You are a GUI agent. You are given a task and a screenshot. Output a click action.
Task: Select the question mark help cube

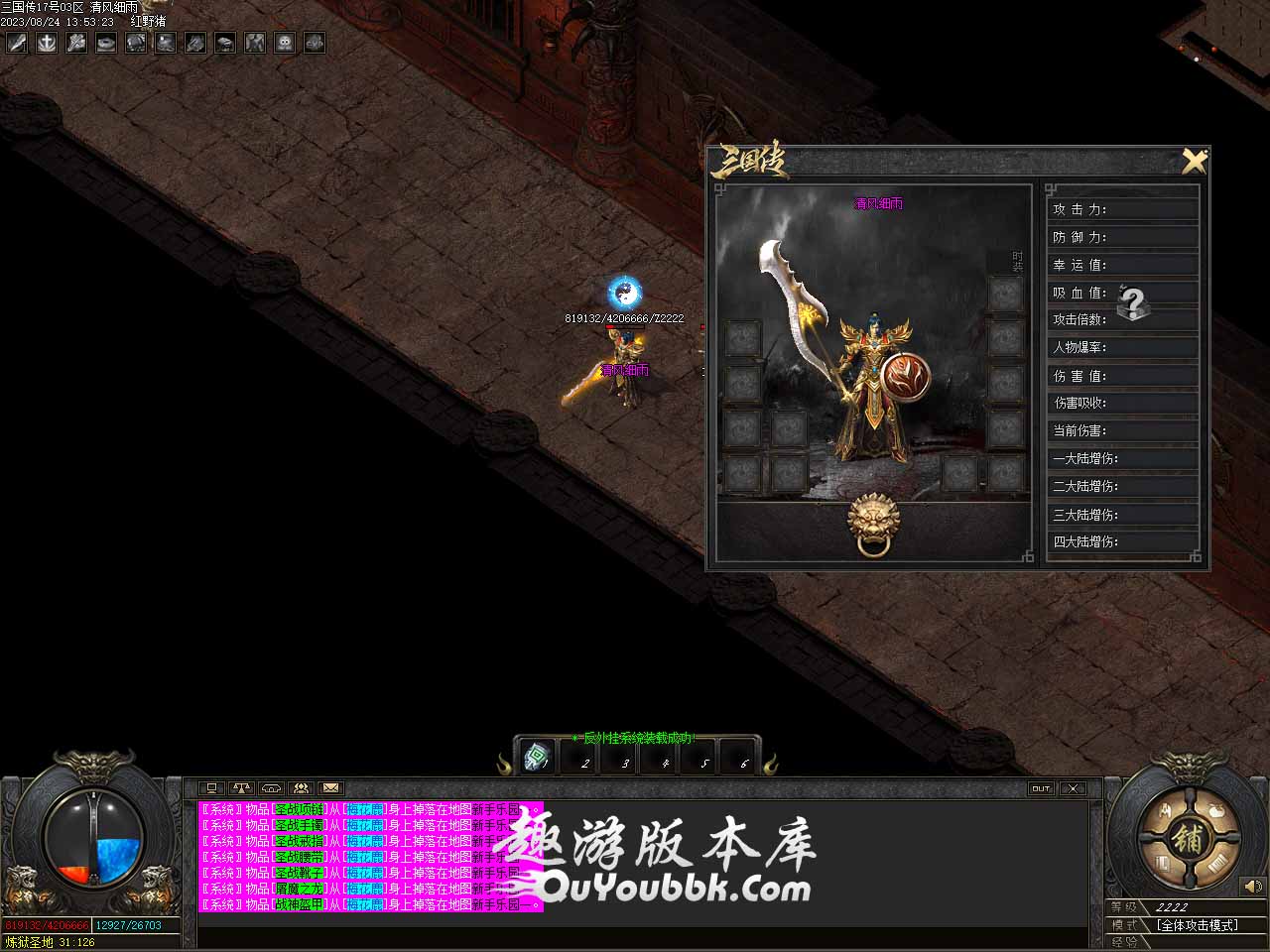coord(1133,301)
